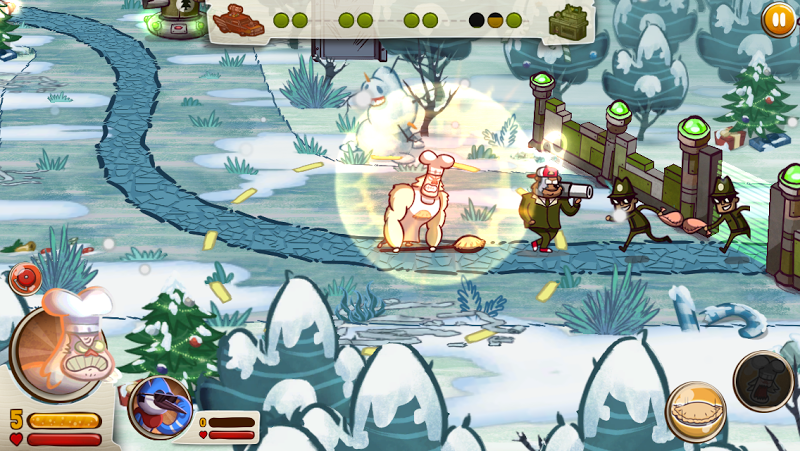
Task: Pause the game with the orange button
Action: point(777,18)
